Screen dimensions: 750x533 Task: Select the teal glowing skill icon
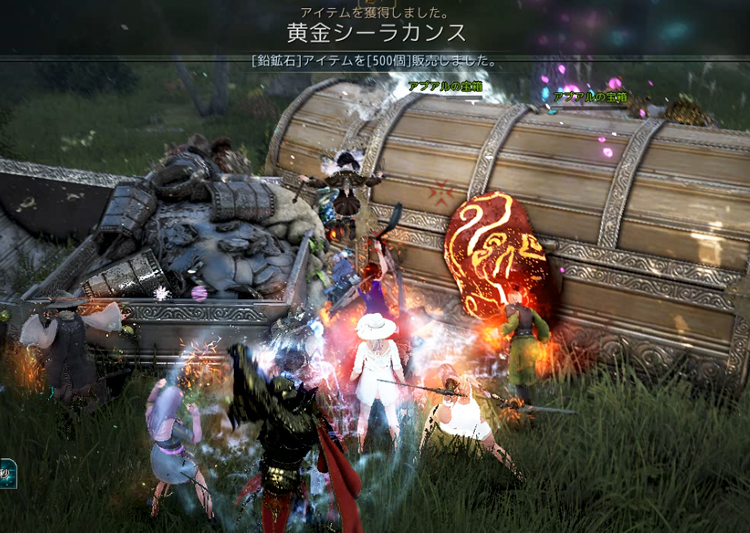click(6, 472)
